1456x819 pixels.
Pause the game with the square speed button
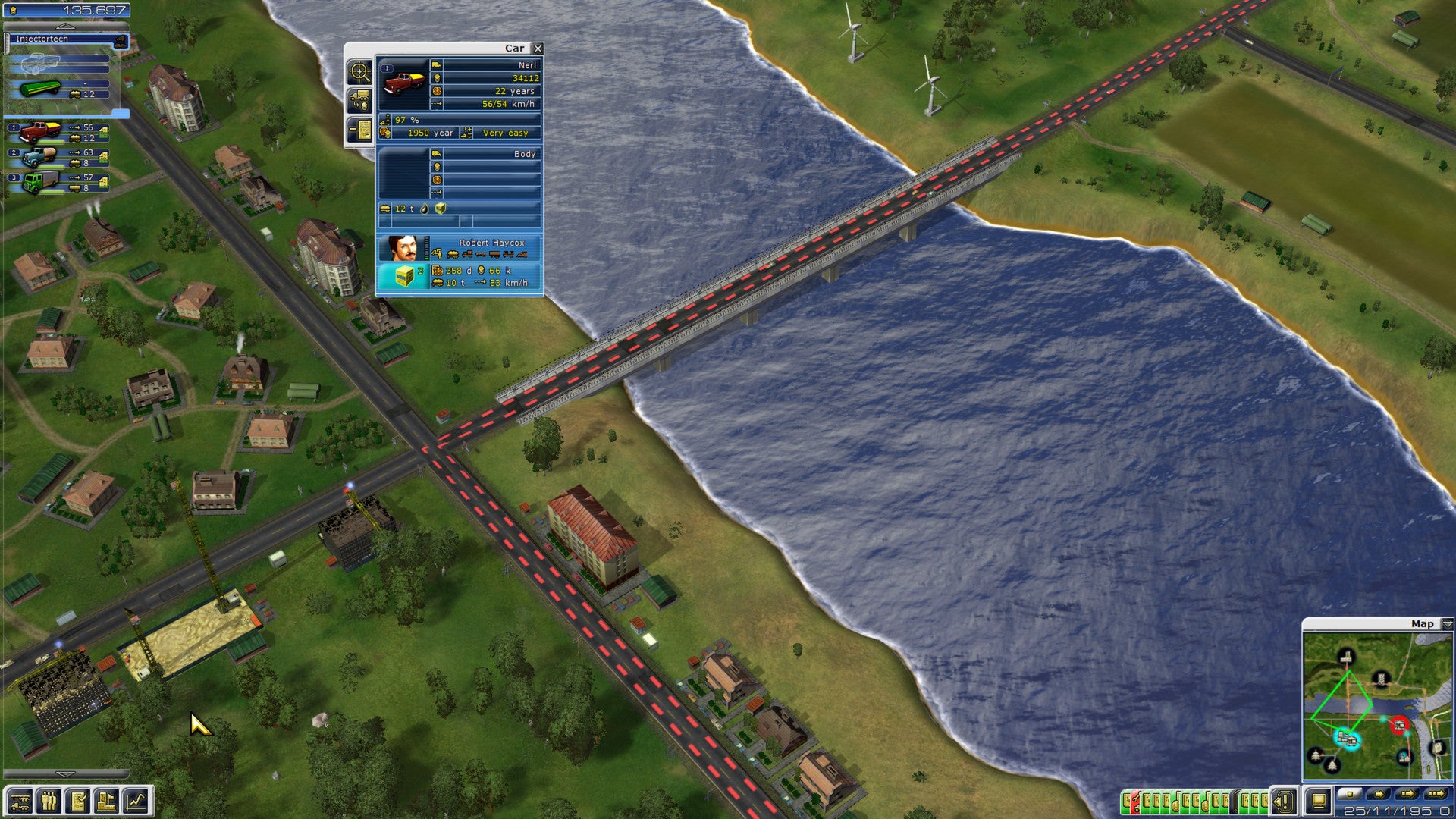coord(1349,794)
